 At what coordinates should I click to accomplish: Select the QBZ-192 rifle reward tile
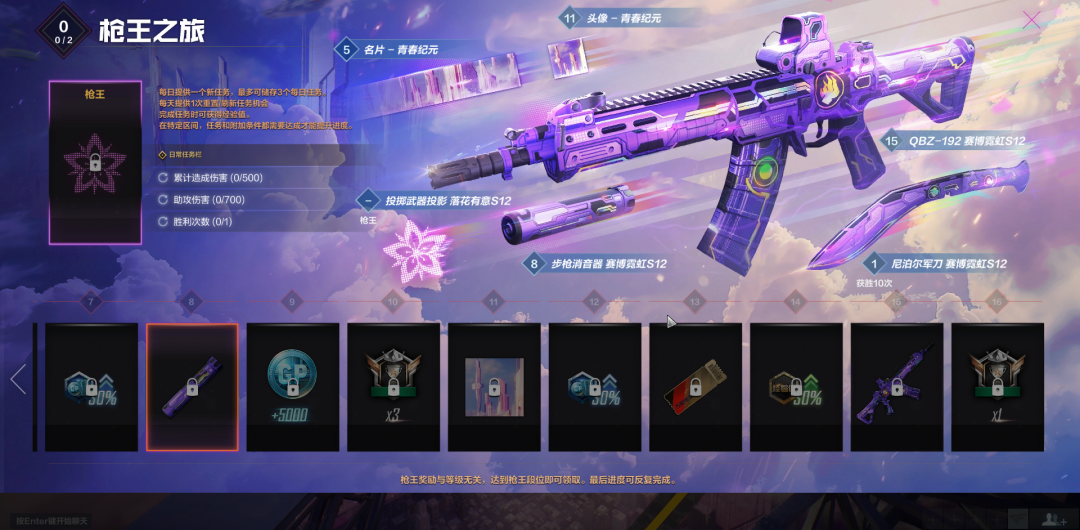896,386
